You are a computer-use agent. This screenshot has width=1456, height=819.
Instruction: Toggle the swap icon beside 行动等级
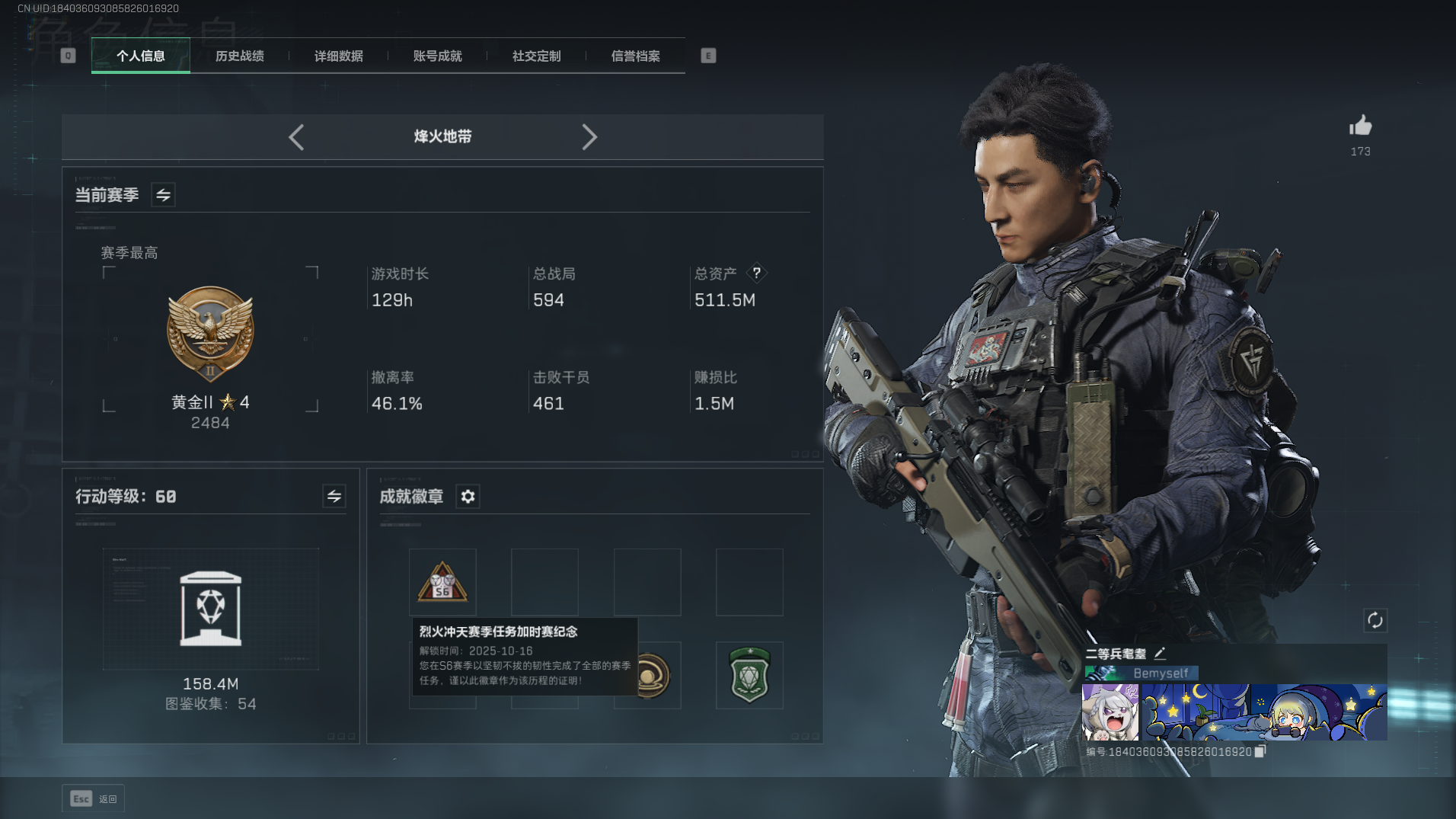[334, 497]
